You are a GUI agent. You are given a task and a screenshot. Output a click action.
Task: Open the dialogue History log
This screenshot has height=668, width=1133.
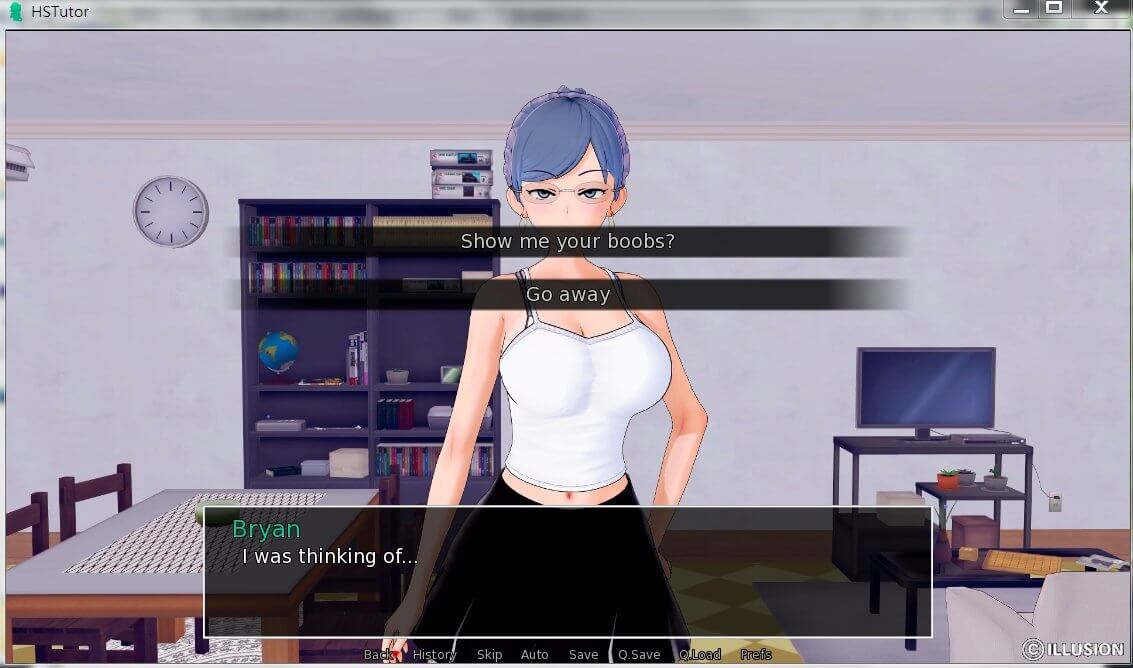434,654
